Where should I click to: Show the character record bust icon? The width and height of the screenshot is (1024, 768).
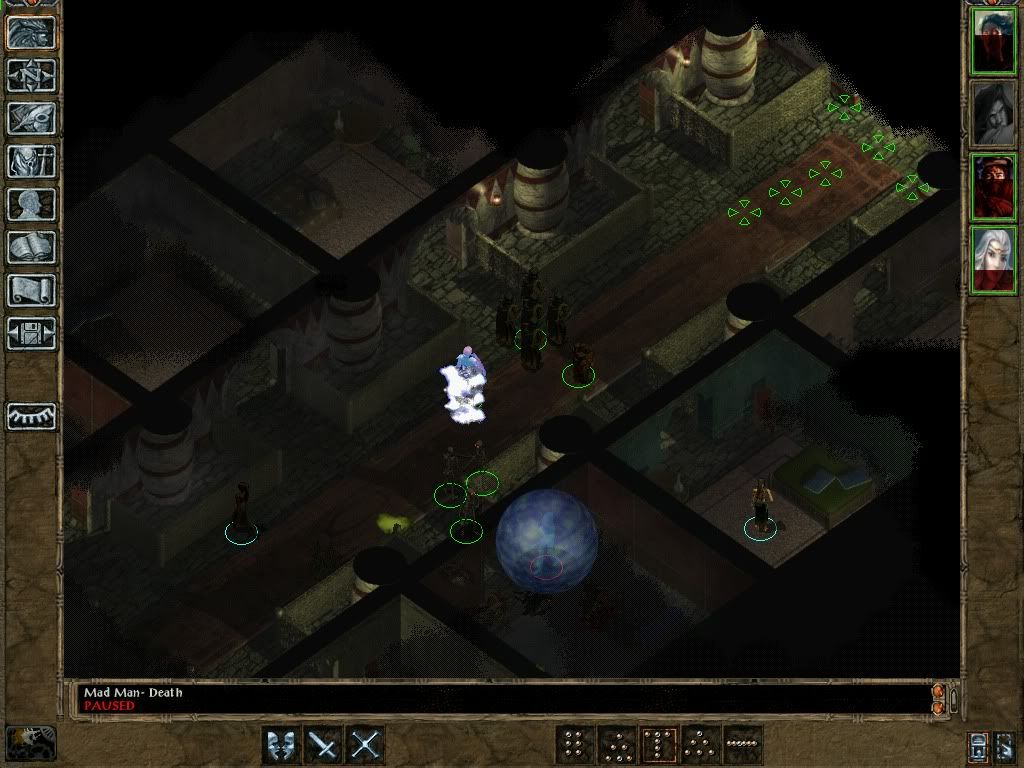[31, 204]
